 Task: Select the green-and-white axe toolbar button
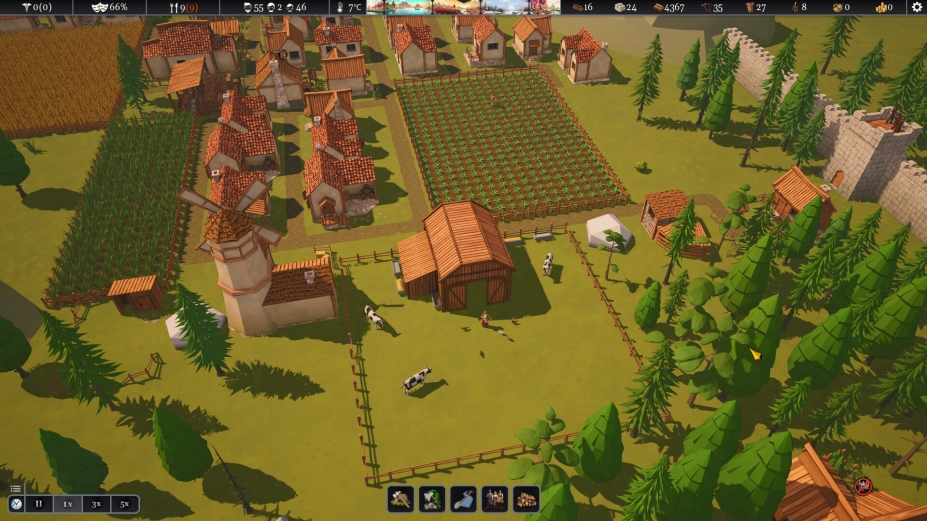tap(432, 498)
